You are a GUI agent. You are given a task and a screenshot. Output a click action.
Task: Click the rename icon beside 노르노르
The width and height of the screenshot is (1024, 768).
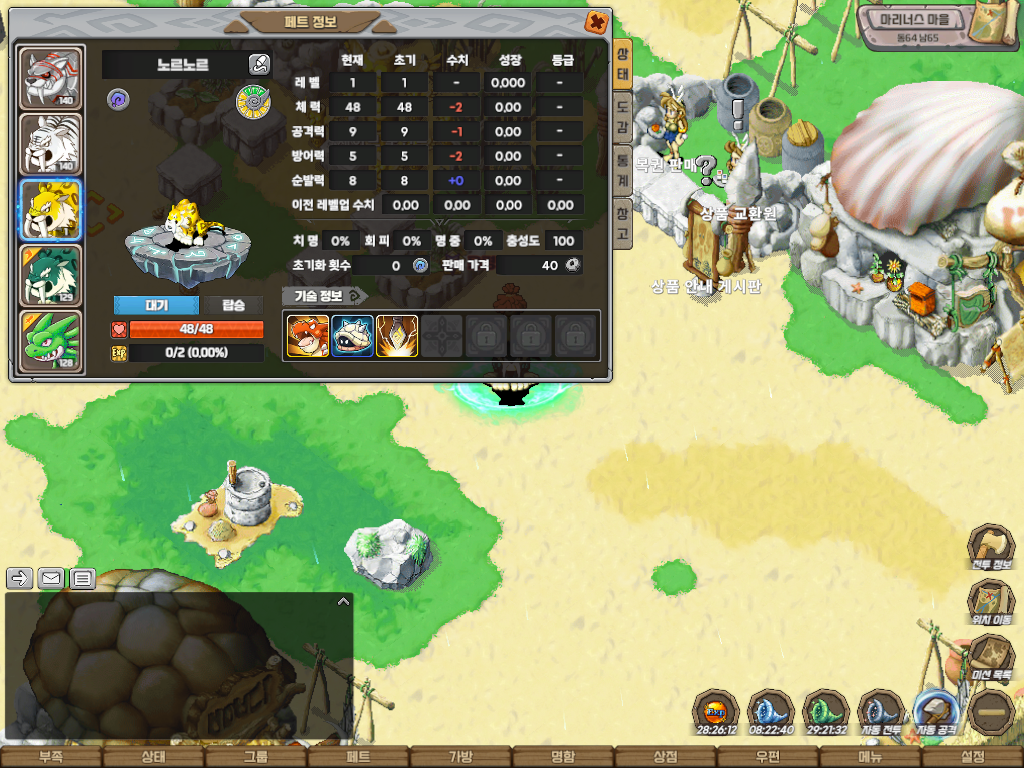[258, 65]
